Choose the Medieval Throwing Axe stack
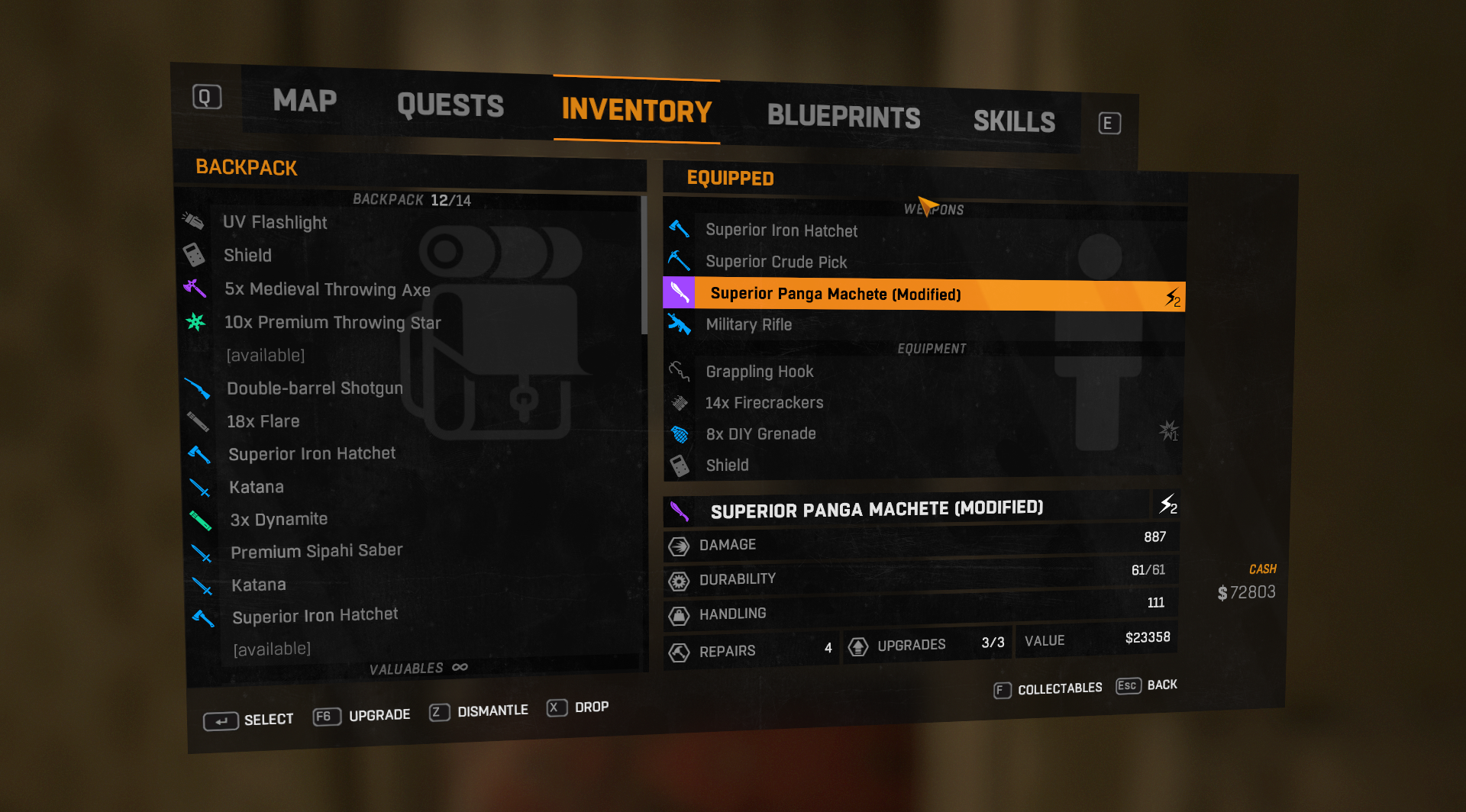The width and height of the screenshot is (1466, 812). (327, 289)
